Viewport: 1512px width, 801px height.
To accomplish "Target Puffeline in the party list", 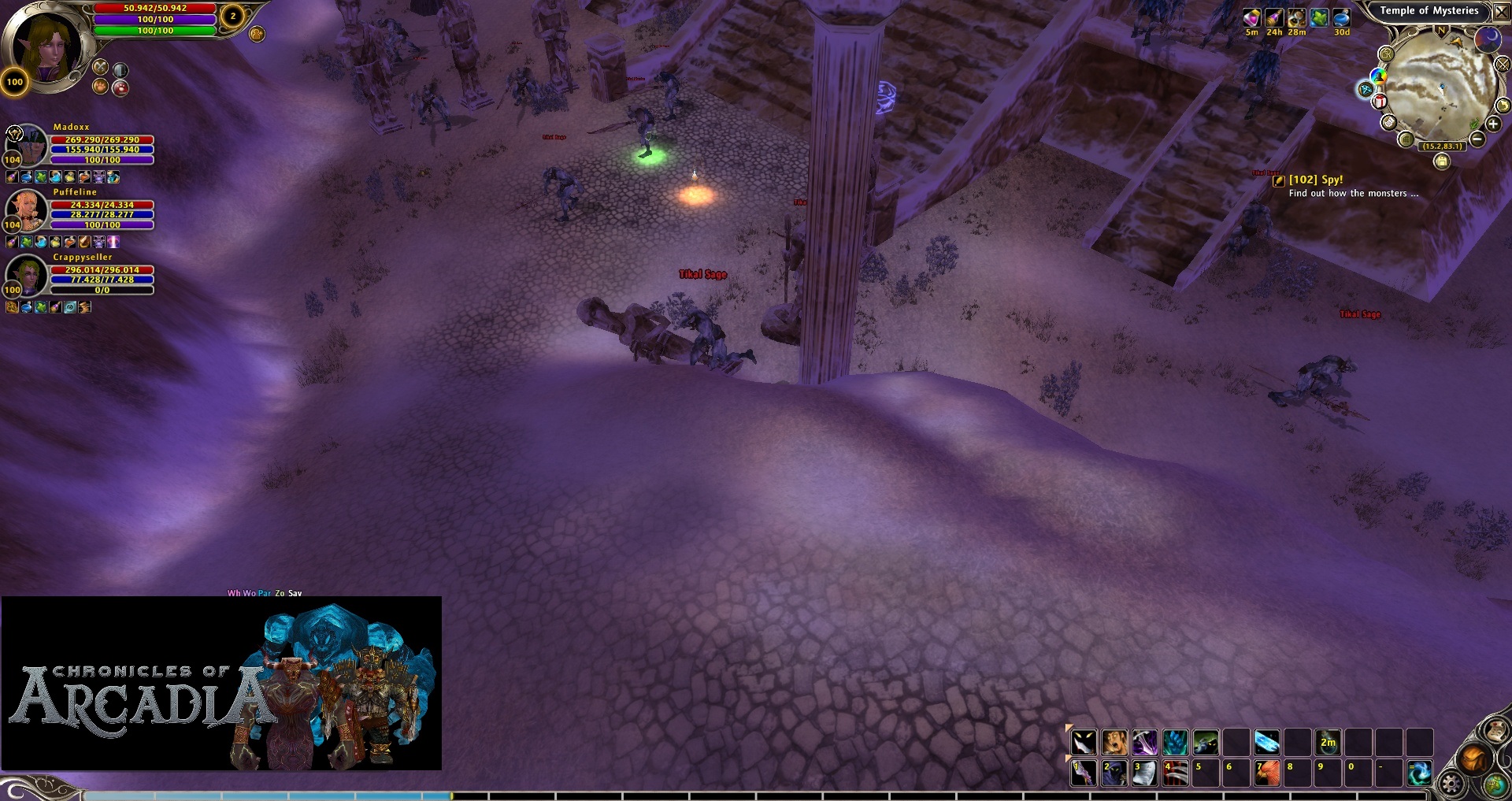I will coord(28,210).
